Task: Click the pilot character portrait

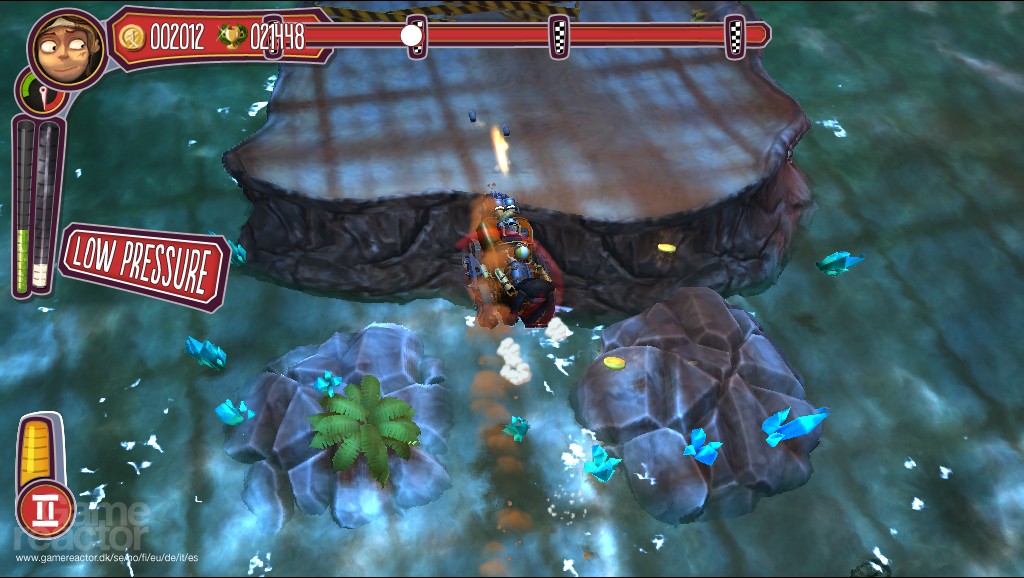Action: click(x=67, y=50)
